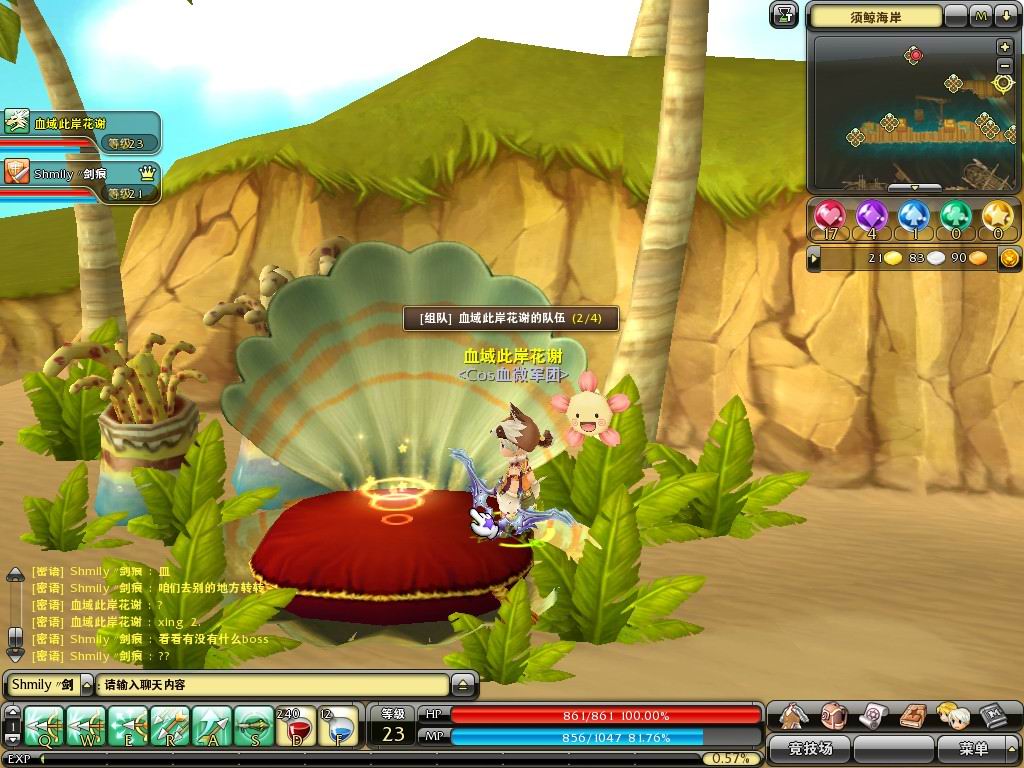Image resolution: width=1024 pixels, height=768 pixels.
Task: Activate the A upward arrow skill
Action: click(x=212, y=726)
